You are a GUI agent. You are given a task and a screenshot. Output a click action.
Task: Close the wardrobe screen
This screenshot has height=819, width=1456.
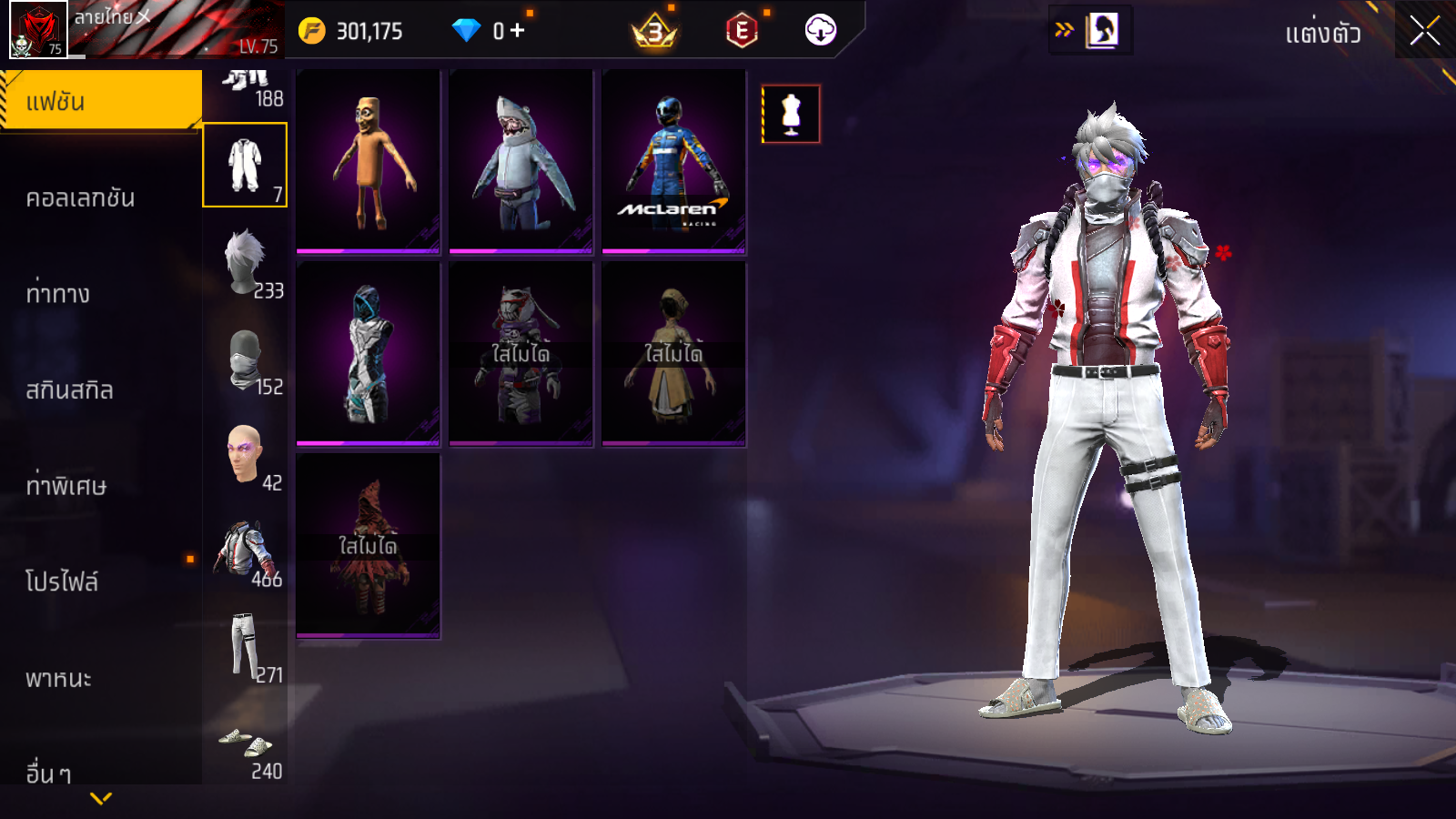tap(1424, 31)
